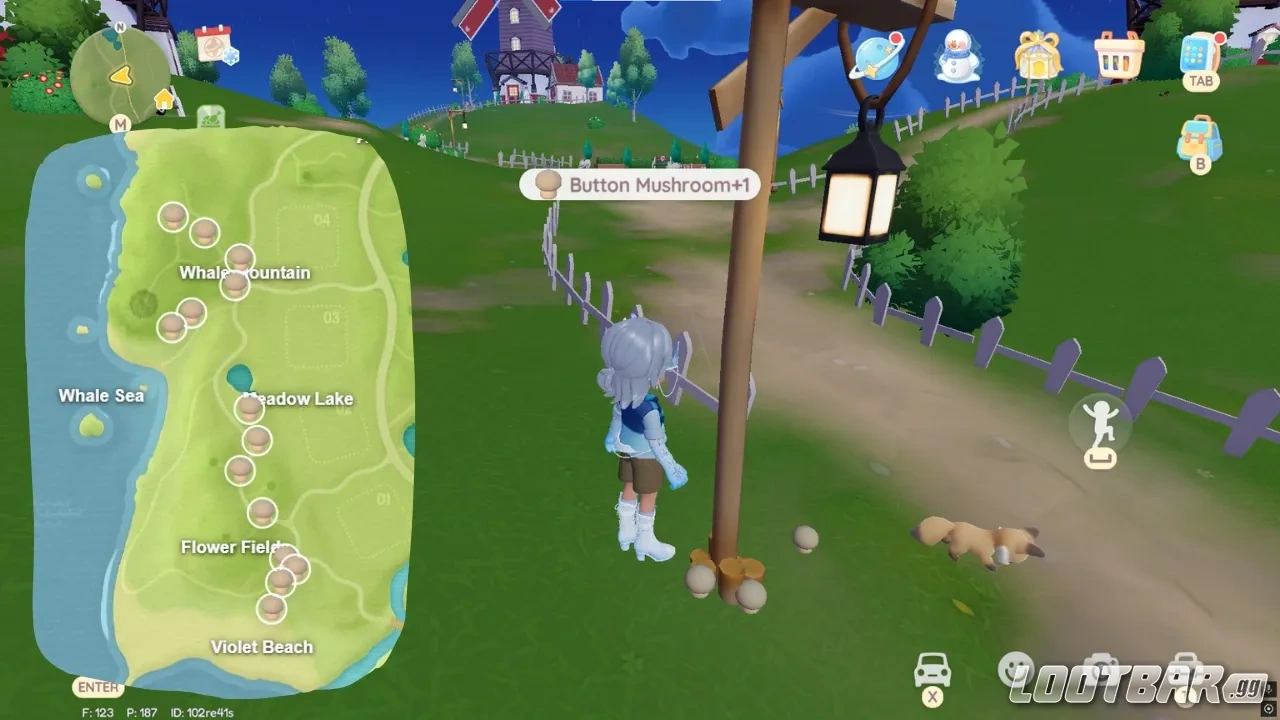Open the golden gift box rewards

(x=1037, y=57)
